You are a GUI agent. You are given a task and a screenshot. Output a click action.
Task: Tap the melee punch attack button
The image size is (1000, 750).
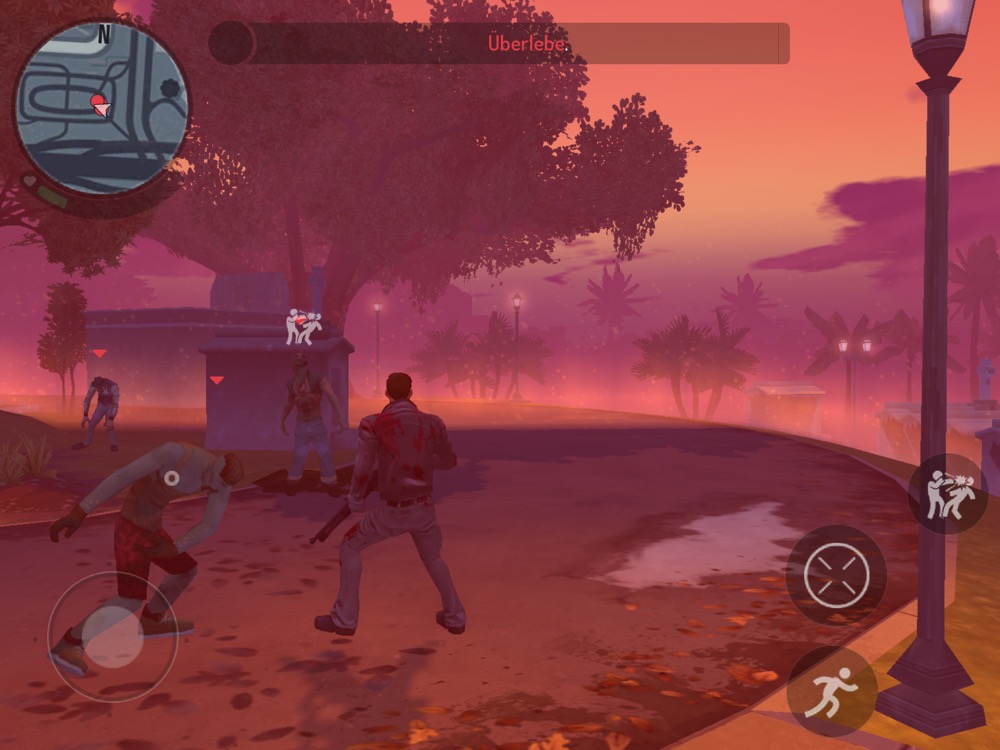947,494
